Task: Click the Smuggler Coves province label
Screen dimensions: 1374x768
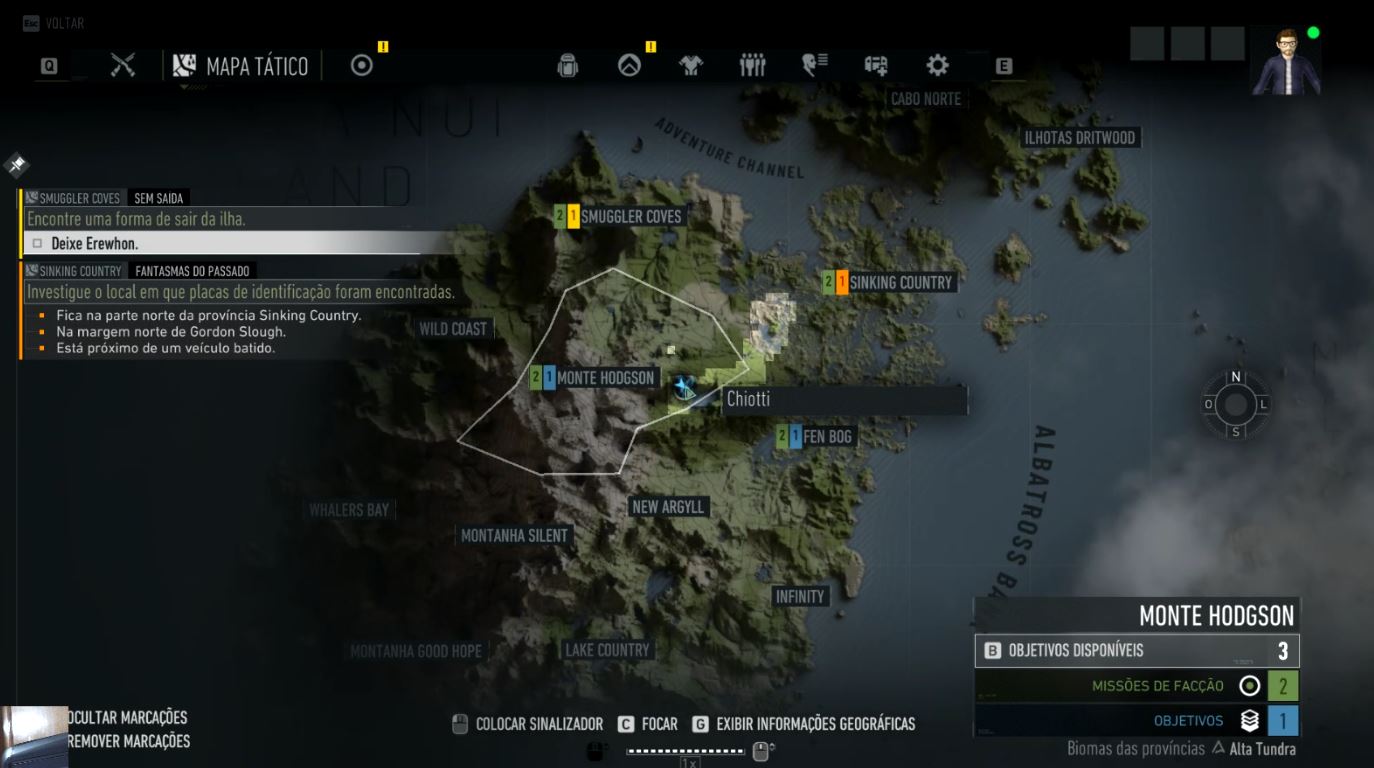Action: (x=630, y=217)
